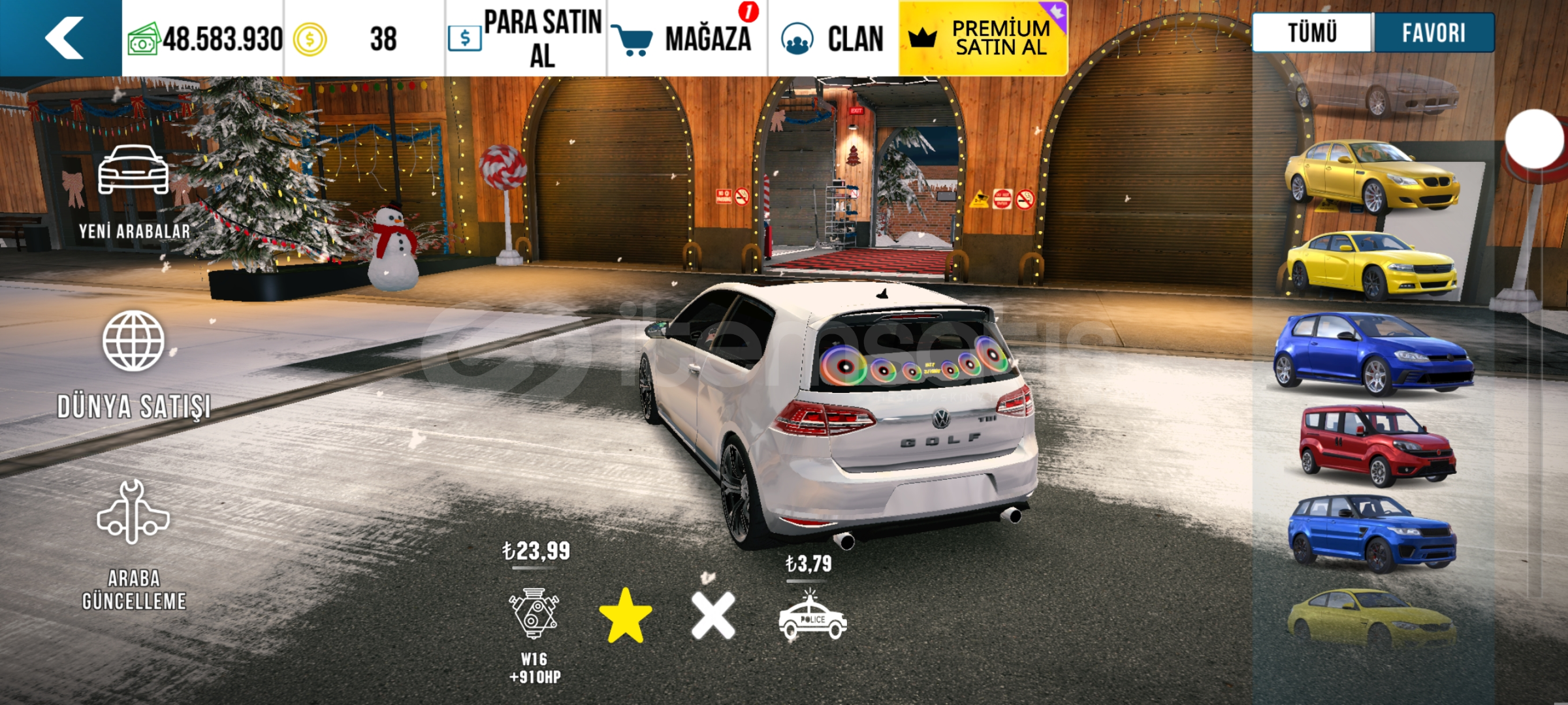This screenshot has width=1568, height=705.
Task: Buy the W16 +910HP engine
Action: [534, 614]
